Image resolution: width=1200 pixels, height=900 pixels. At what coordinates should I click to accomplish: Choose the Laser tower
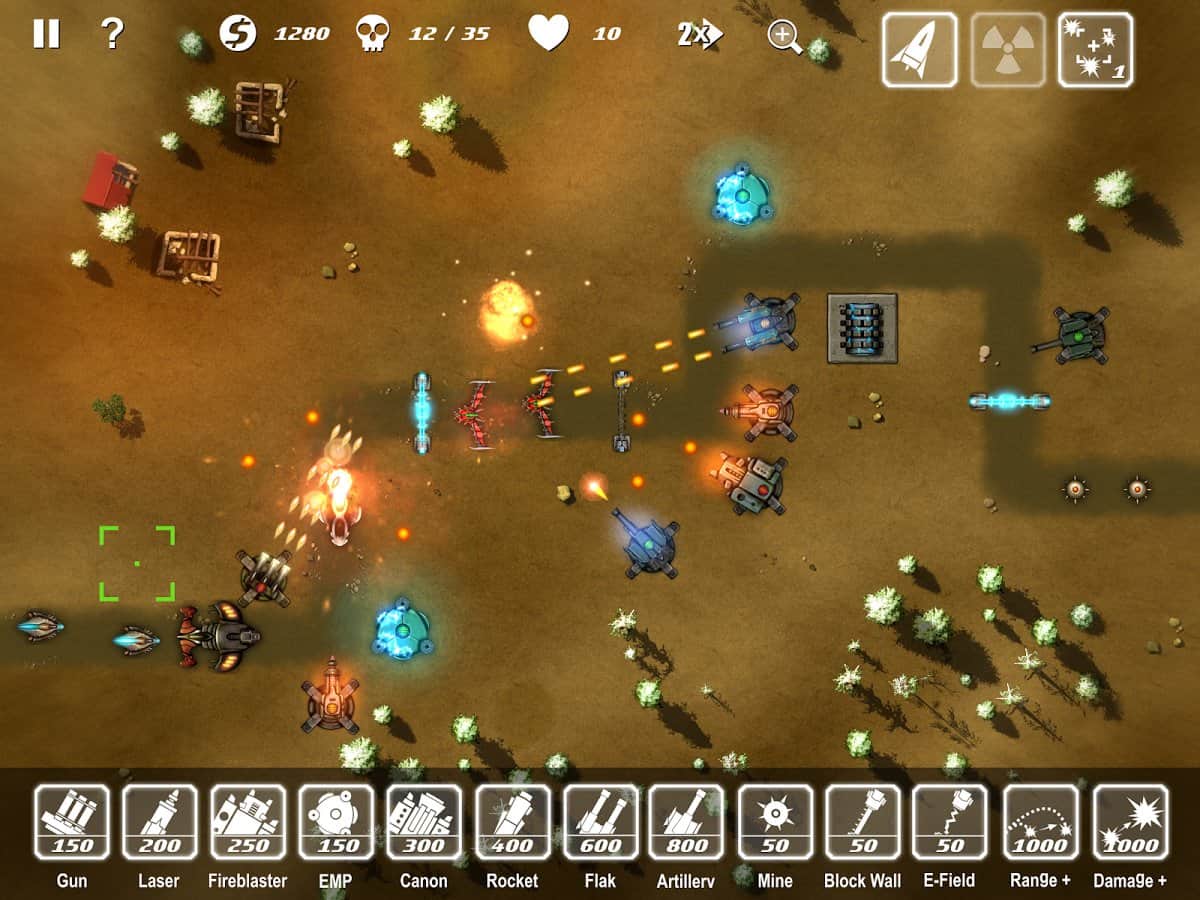pyautogui.click(x=160, y=822)
